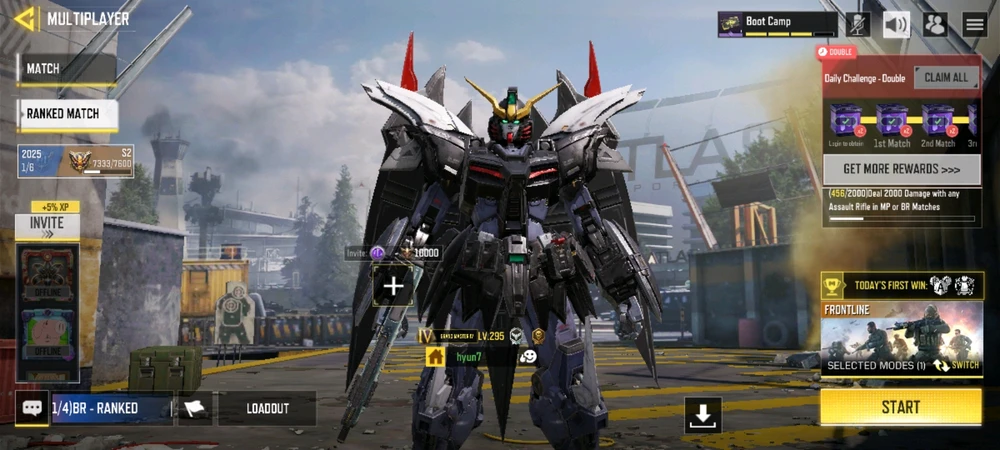Toggle the microphone mute icon
The image size is (1000, 450).
point(857,24)
